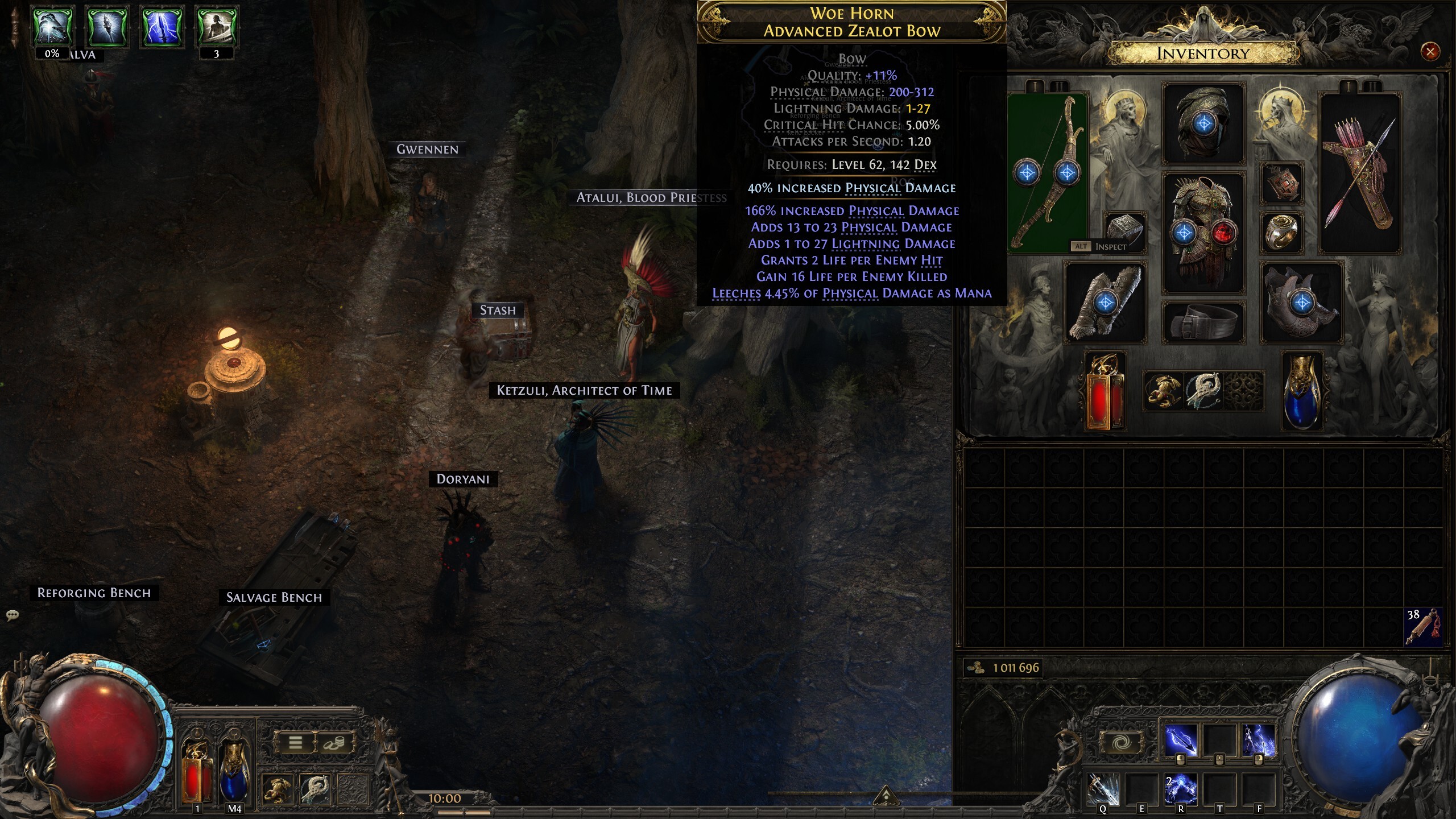Select the body armour slot
The width and height of the screenshot is (1456, 819).
(x=1203, y=232)
